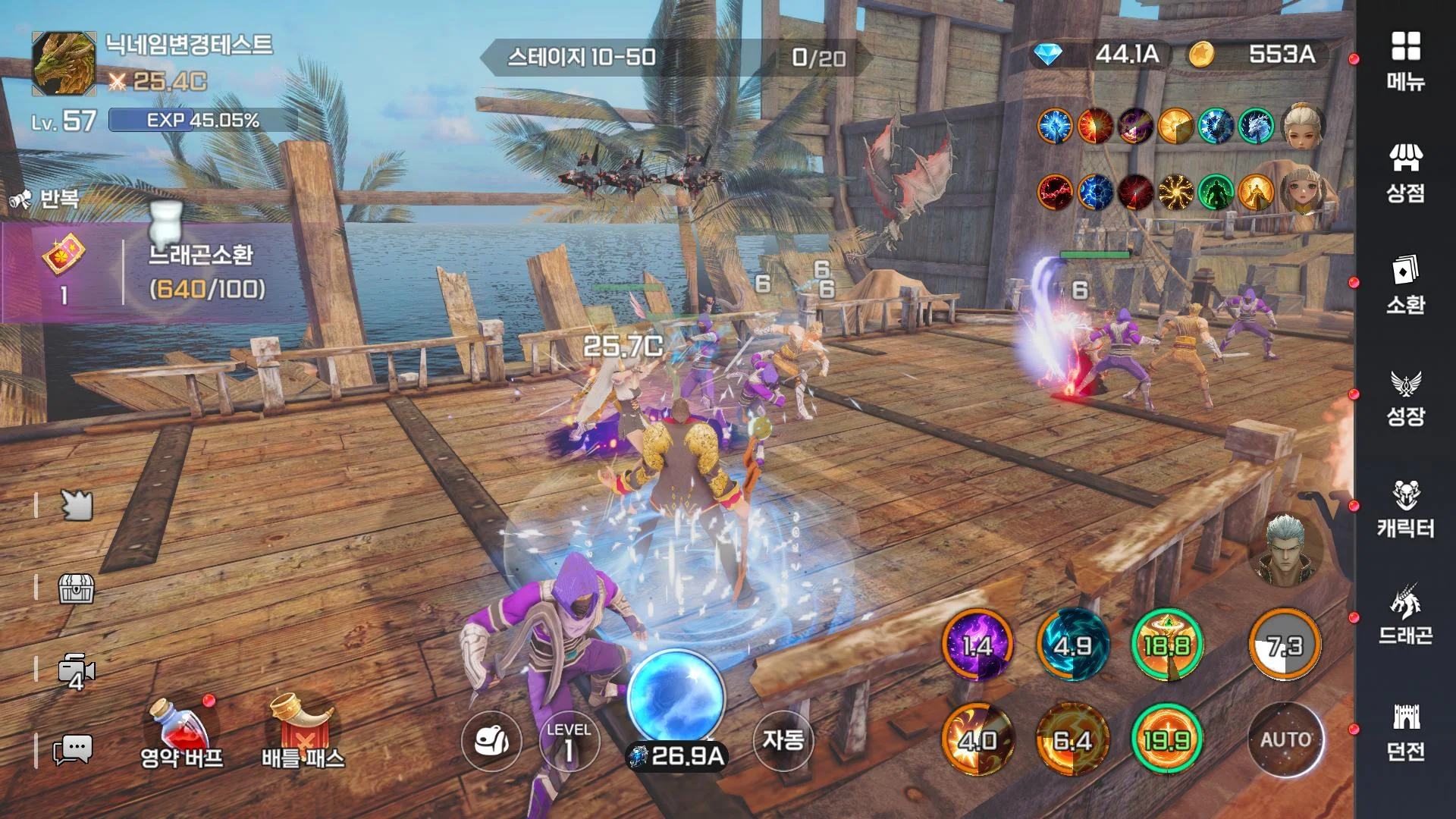Switch the camera view icon
1456x819 pixels.
76,671
